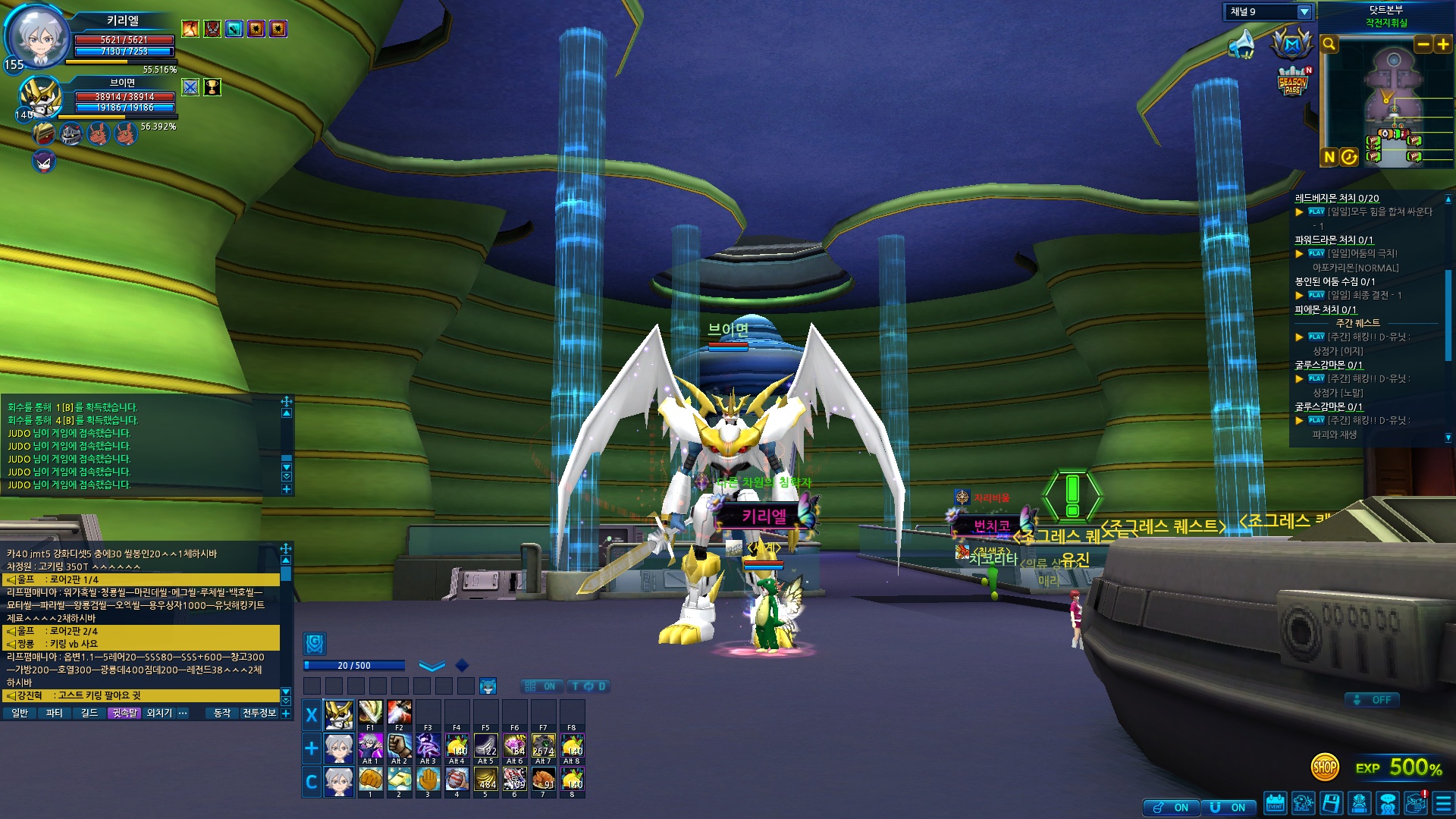Use the banana item in slot 5
Viewport: 1456px width, 819px height.
(485, 779)
